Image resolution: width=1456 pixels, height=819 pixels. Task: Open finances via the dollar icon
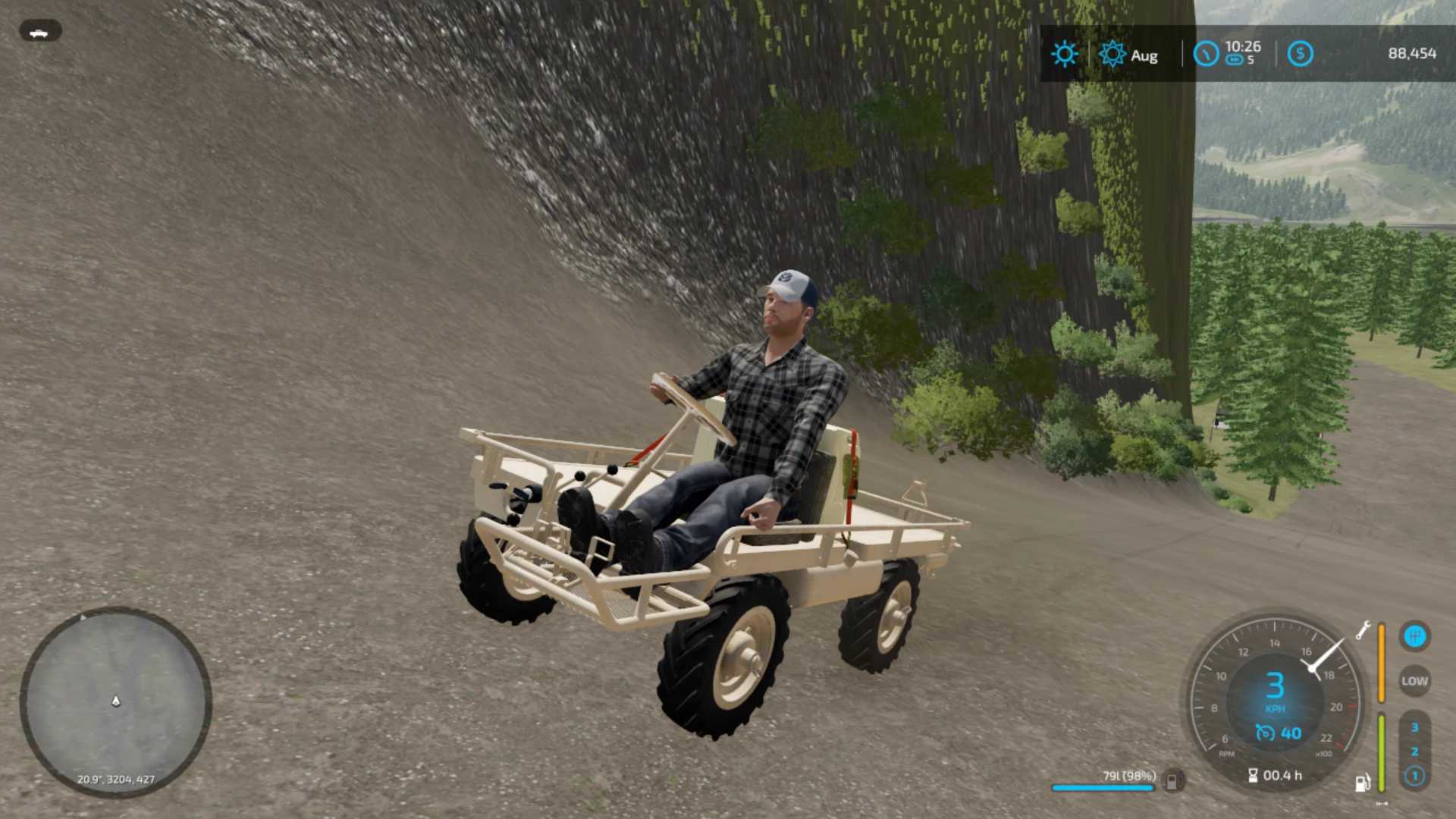(1300, 53)
